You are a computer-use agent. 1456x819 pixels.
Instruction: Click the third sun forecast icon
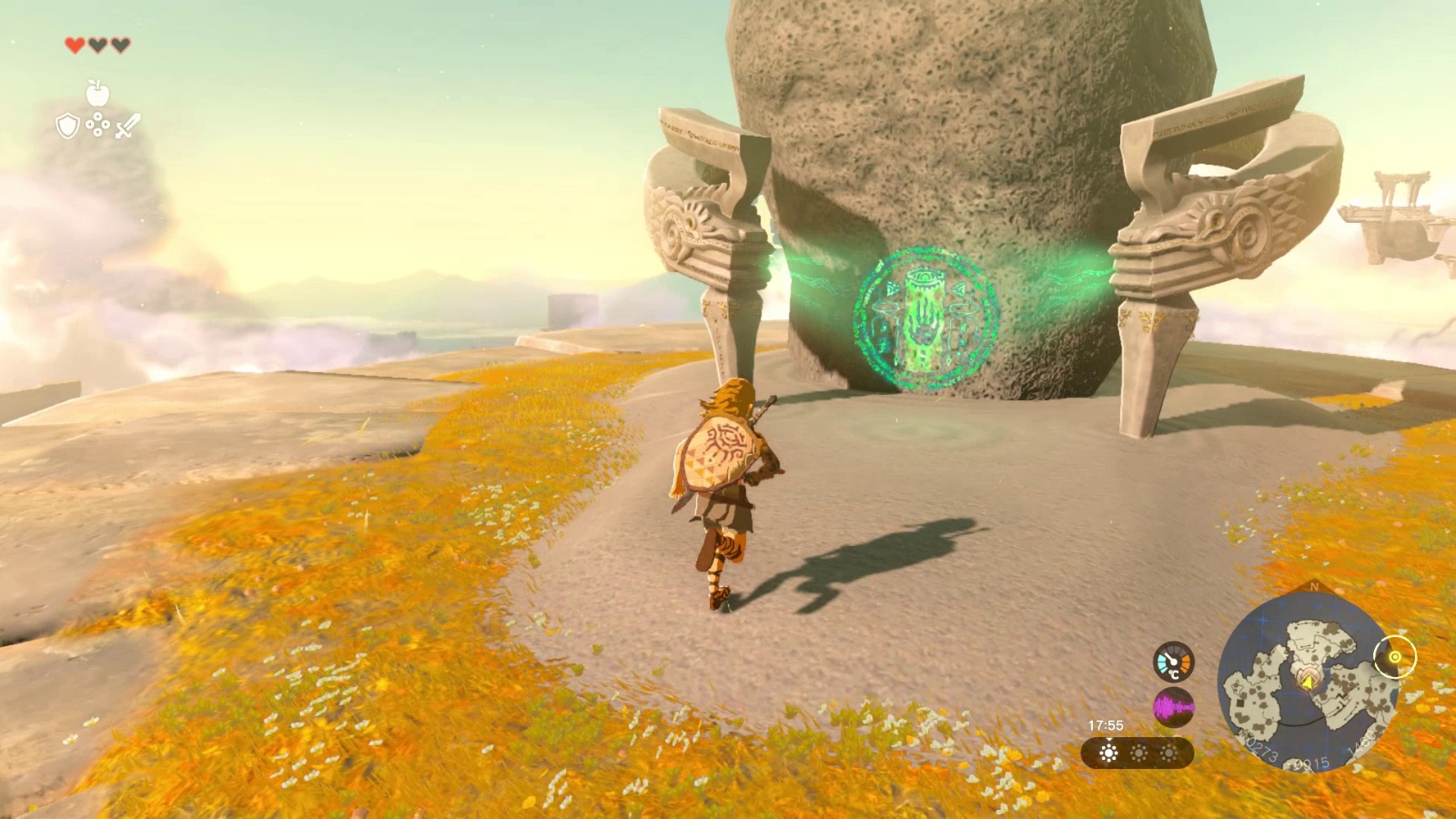(1167, 753)
